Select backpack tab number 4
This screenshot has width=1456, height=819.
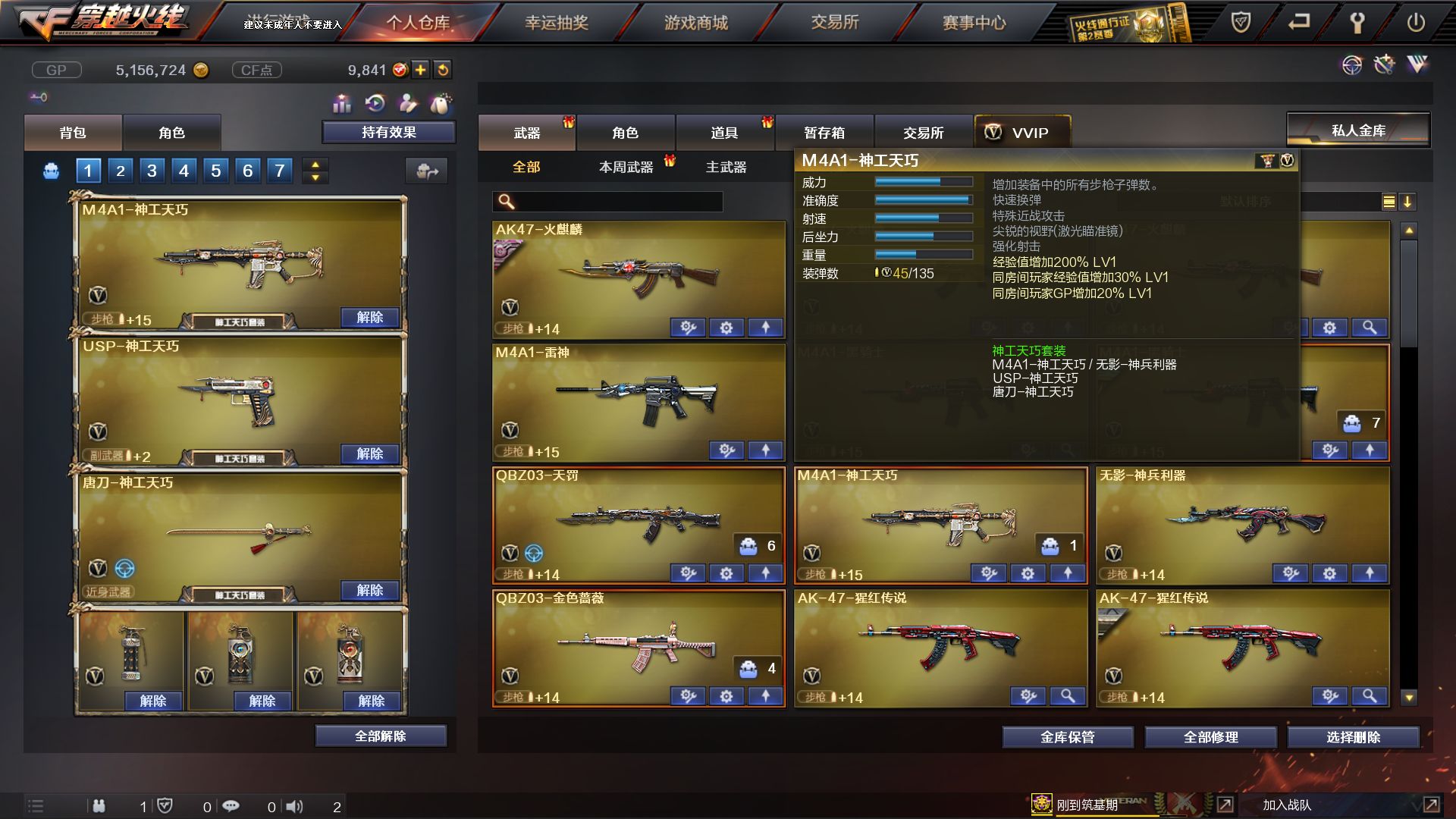(x=183, y=171)
